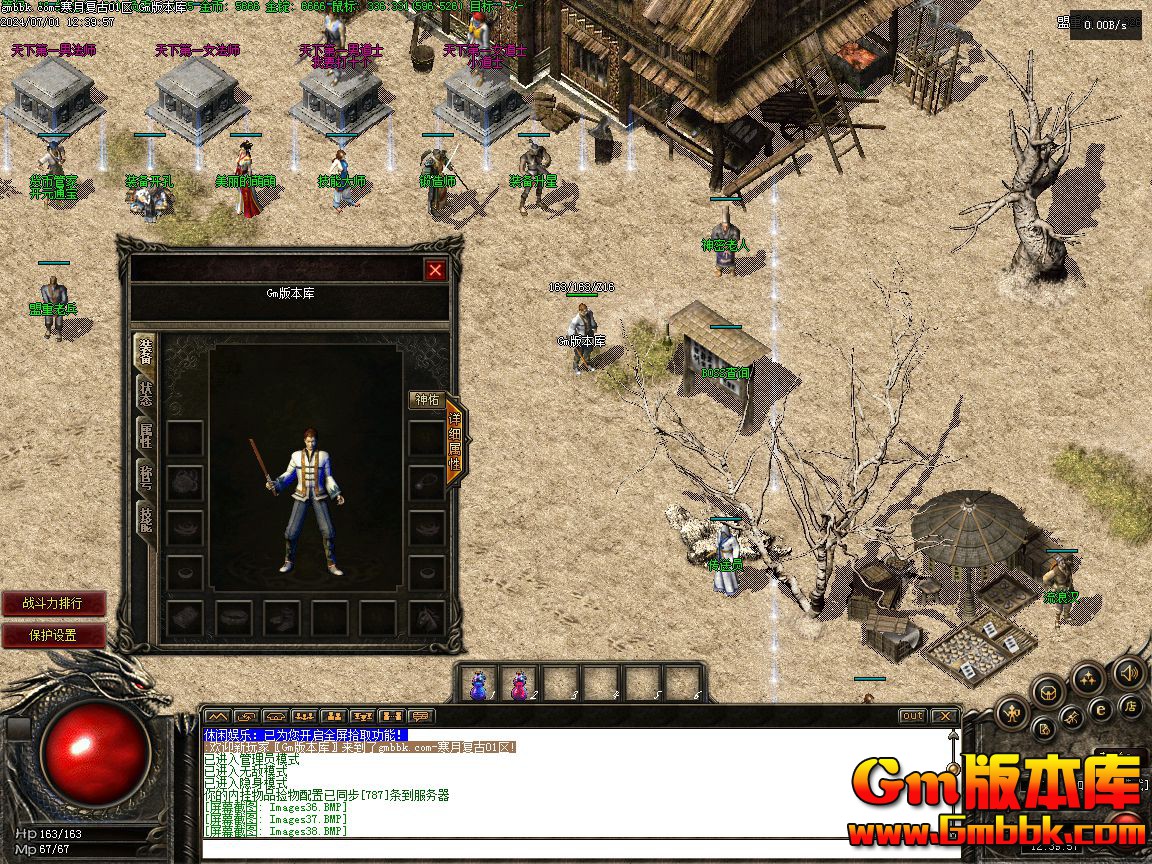Use the blue potion in hotbar slot 1
1152x864 pixels.
click(481, 684)
